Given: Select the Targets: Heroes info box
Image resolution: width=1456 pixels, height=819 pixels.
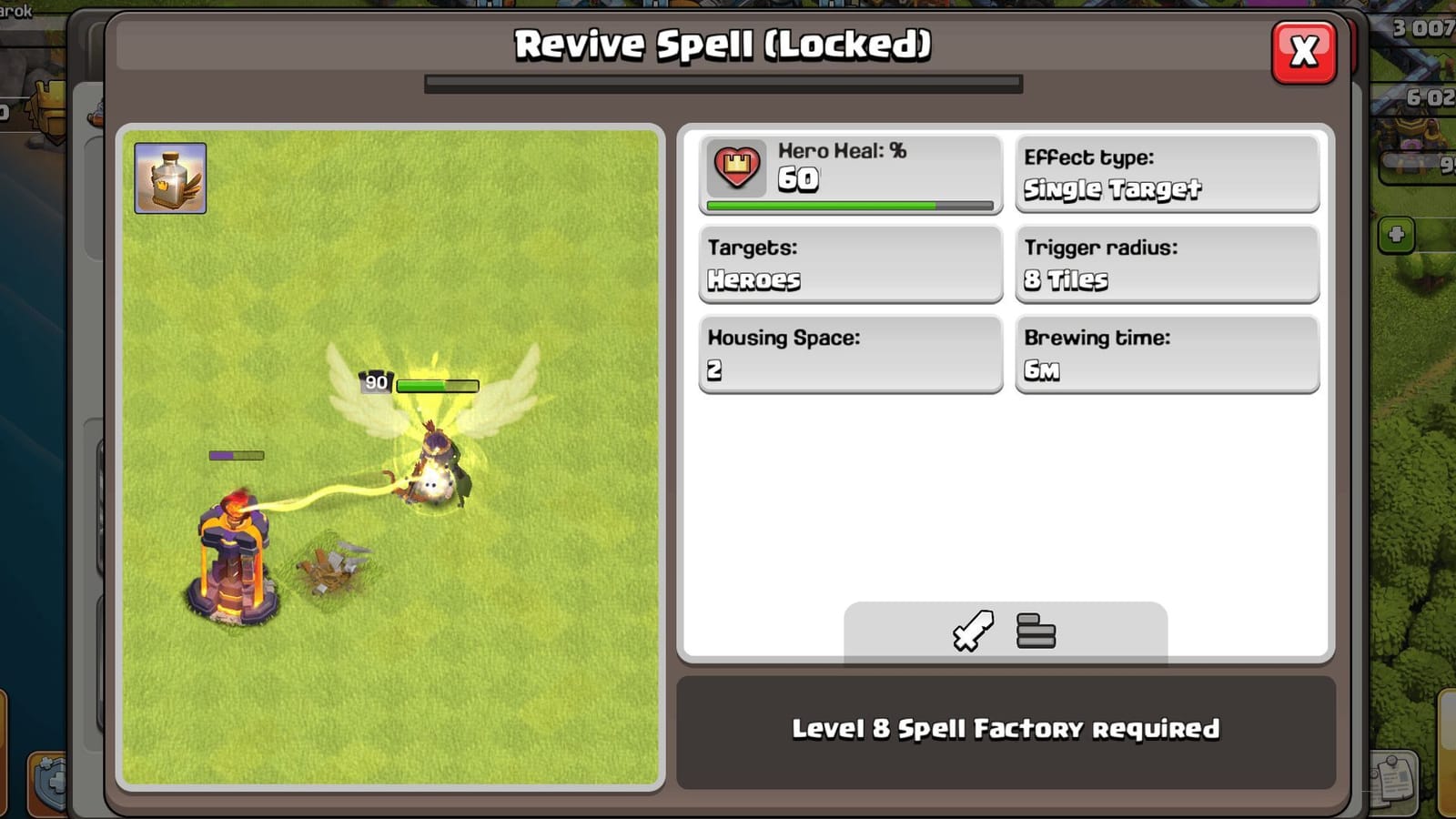Looking at the screenshot, I should pos(851,265).
